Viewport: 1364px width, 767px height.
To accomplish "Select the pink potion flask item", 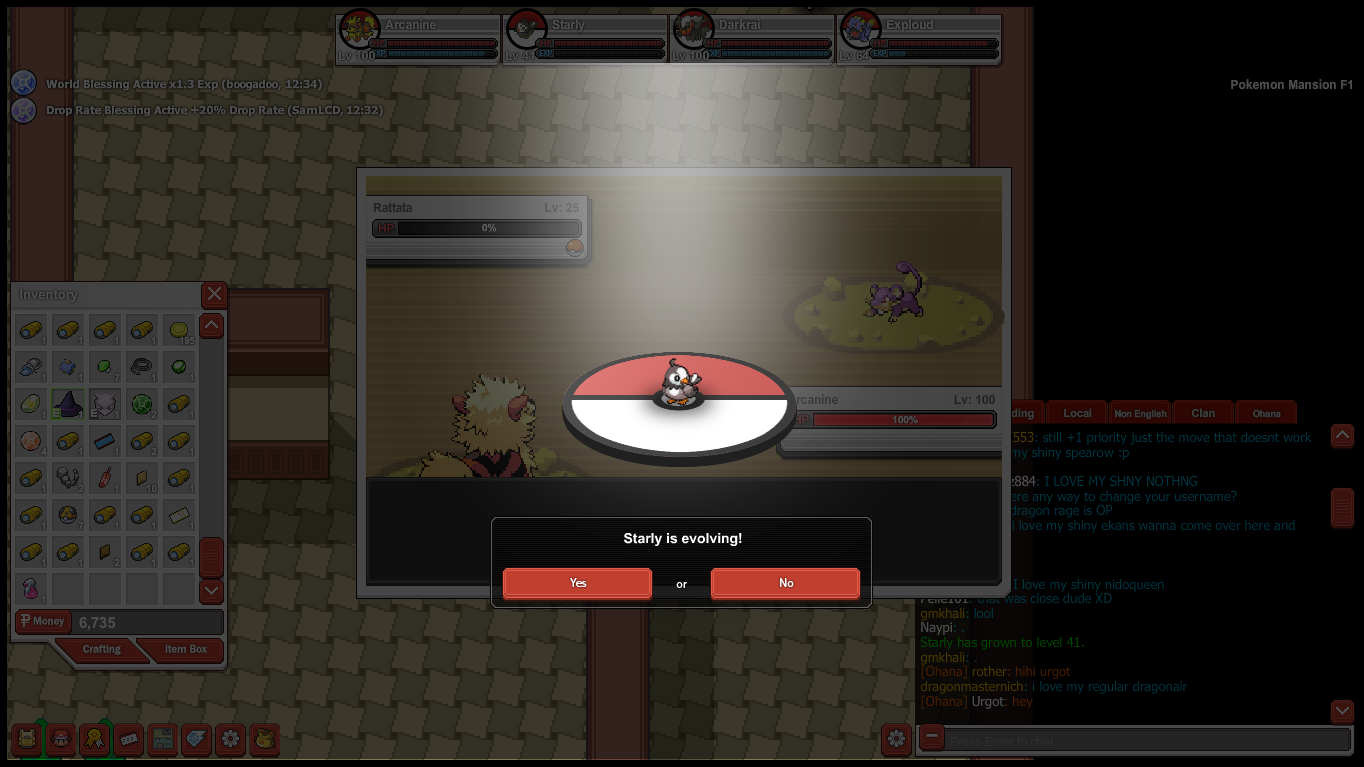I will [31, 589].
